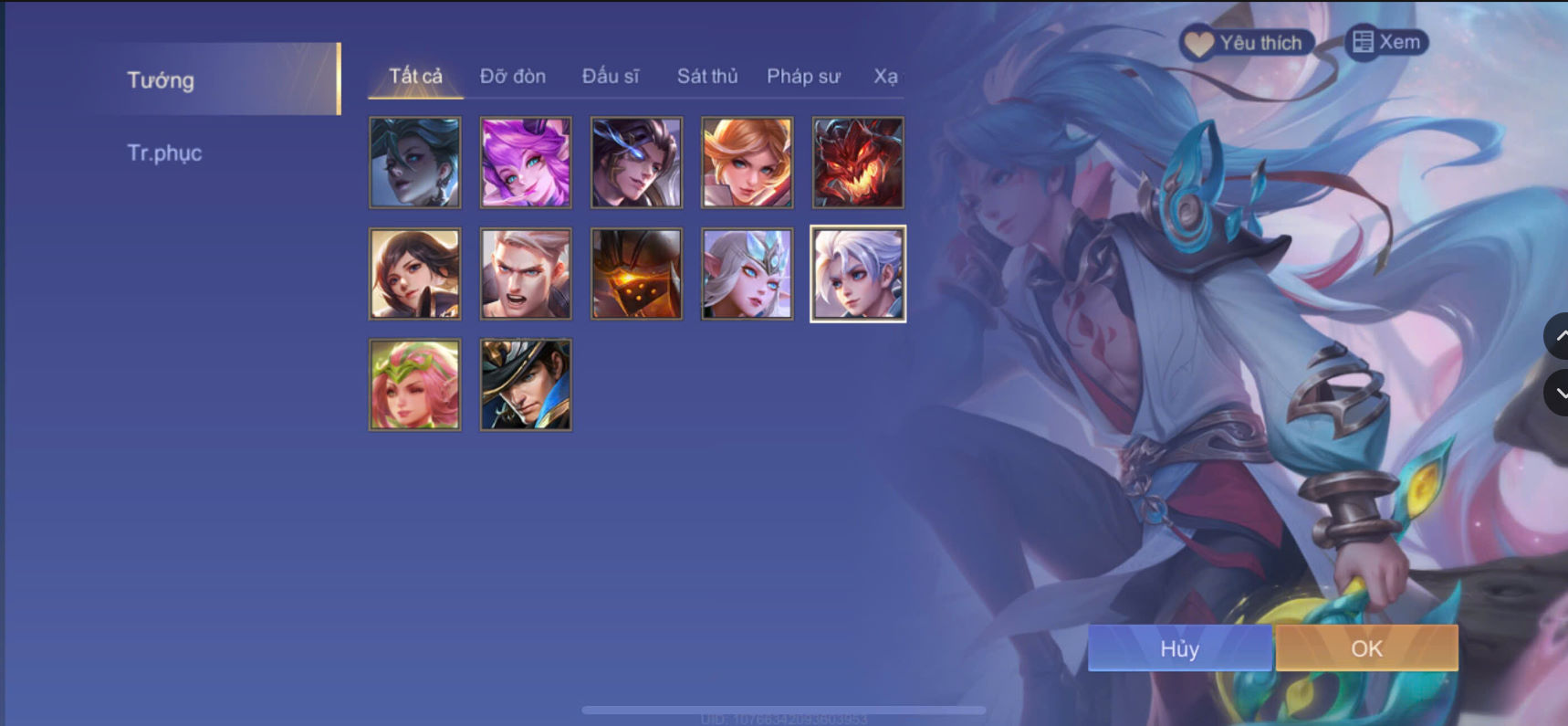Toggle the currently selected white-haired hero
Image resolution: width=1568 pixels, height=726 pixels.
pyautogui.click(x=859, y=273)
